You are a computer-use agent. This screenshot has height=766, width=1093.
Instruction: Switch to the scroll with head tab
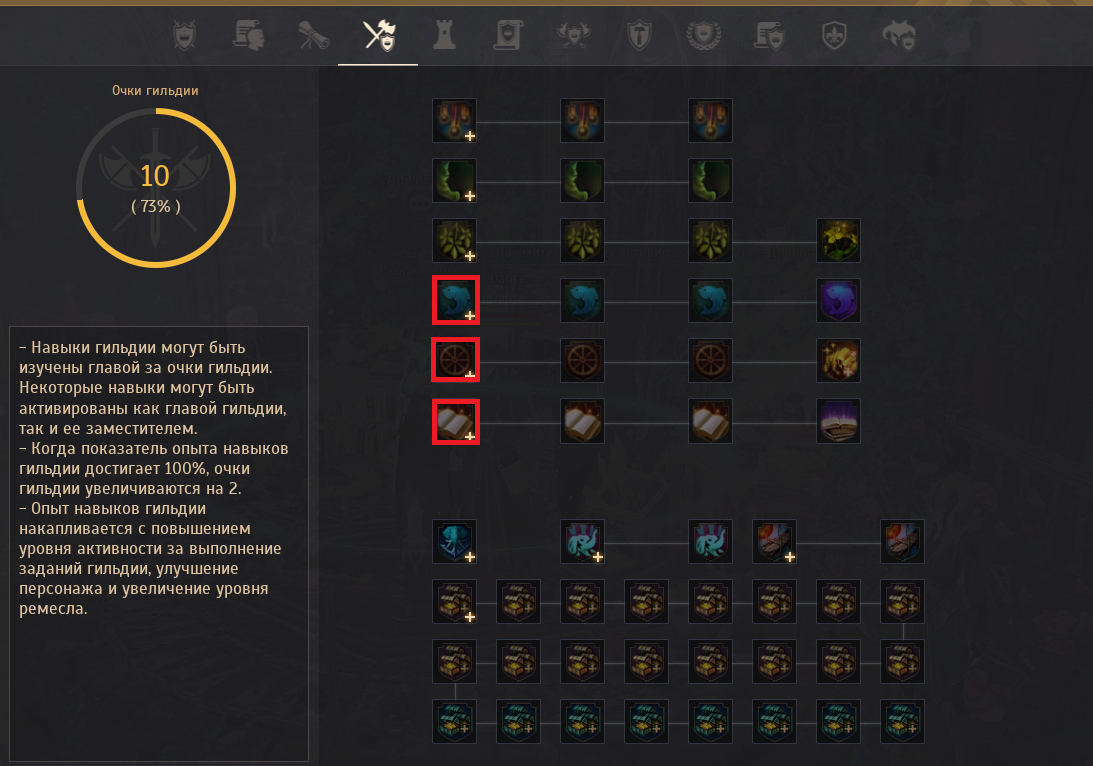coord(248,36)
